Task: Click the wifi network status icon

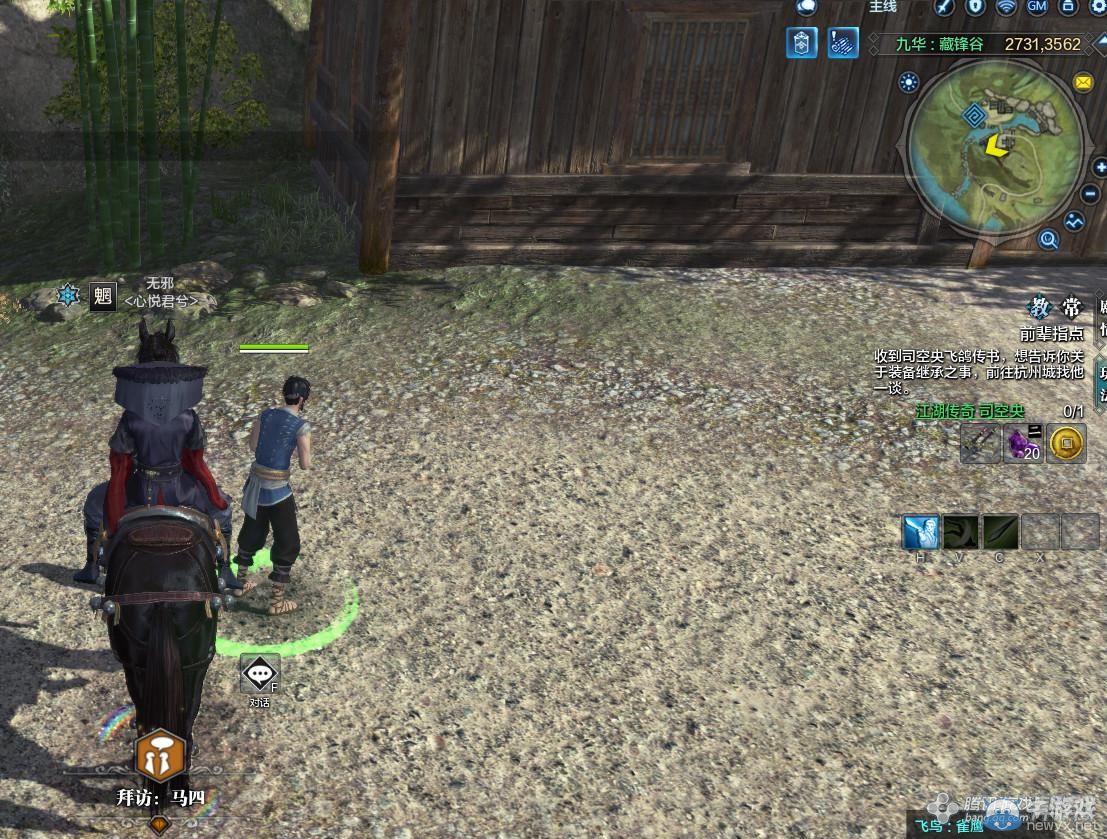Action: [x=1006, y=7]
